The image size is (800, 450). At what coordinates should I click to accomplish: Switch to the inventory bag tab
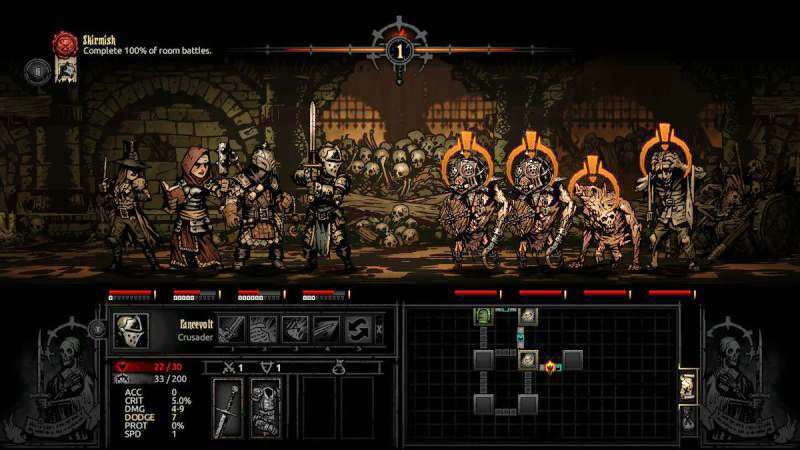tap(687, 418)
